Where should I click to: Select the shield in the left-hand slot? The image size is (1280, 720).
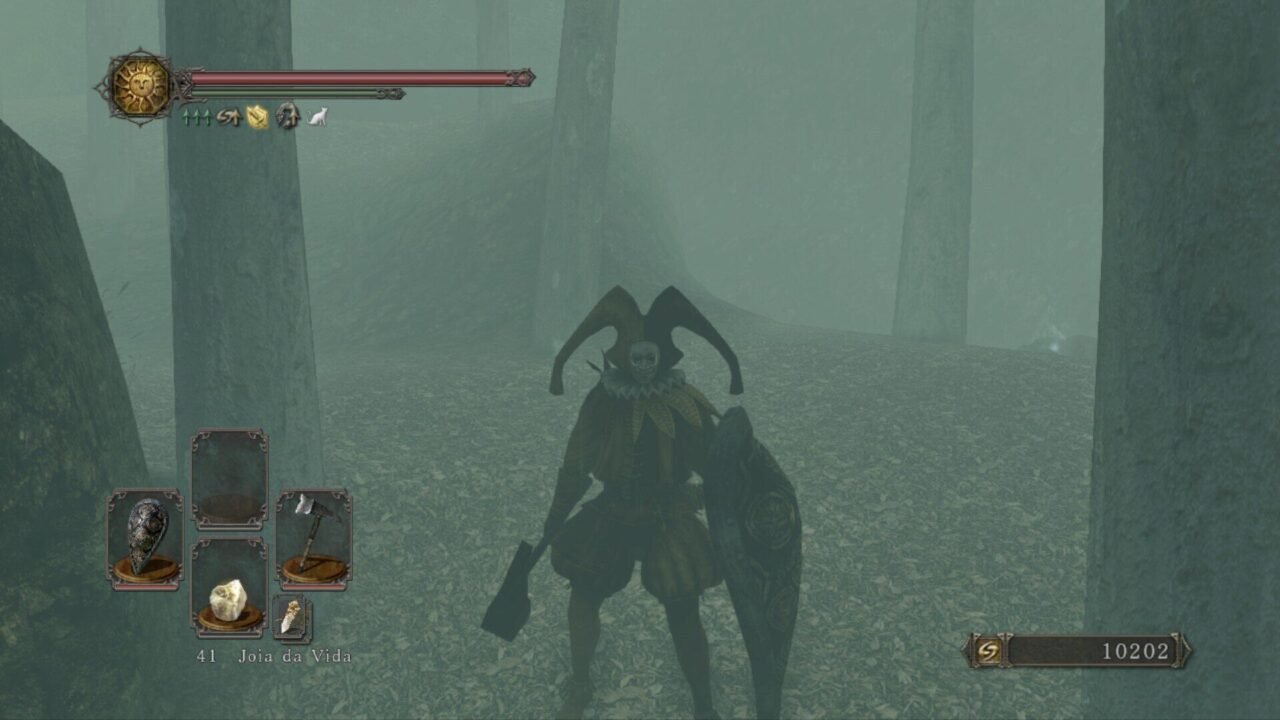pos(145,539)
